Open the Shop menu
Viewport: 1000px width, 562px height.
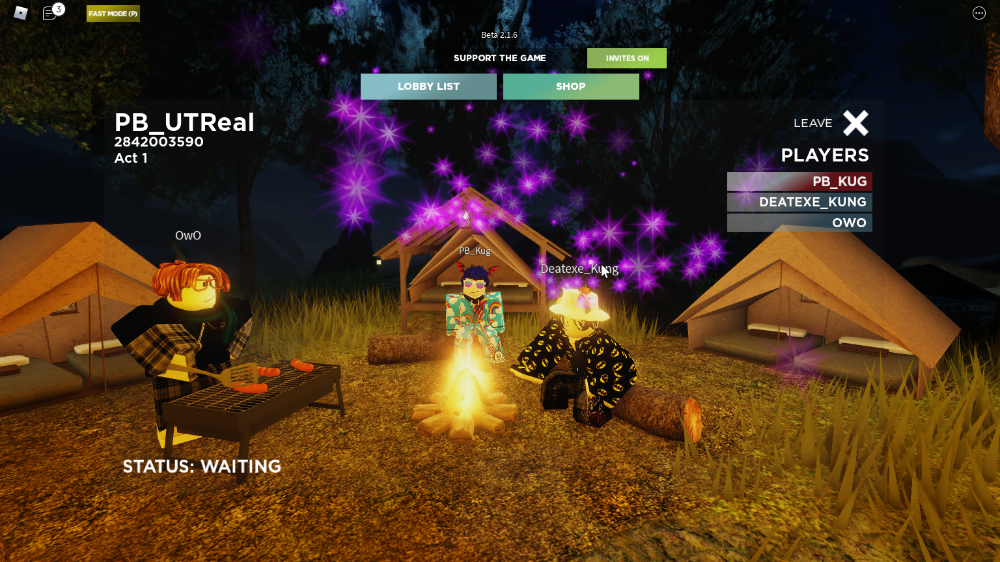pos(570,87)
